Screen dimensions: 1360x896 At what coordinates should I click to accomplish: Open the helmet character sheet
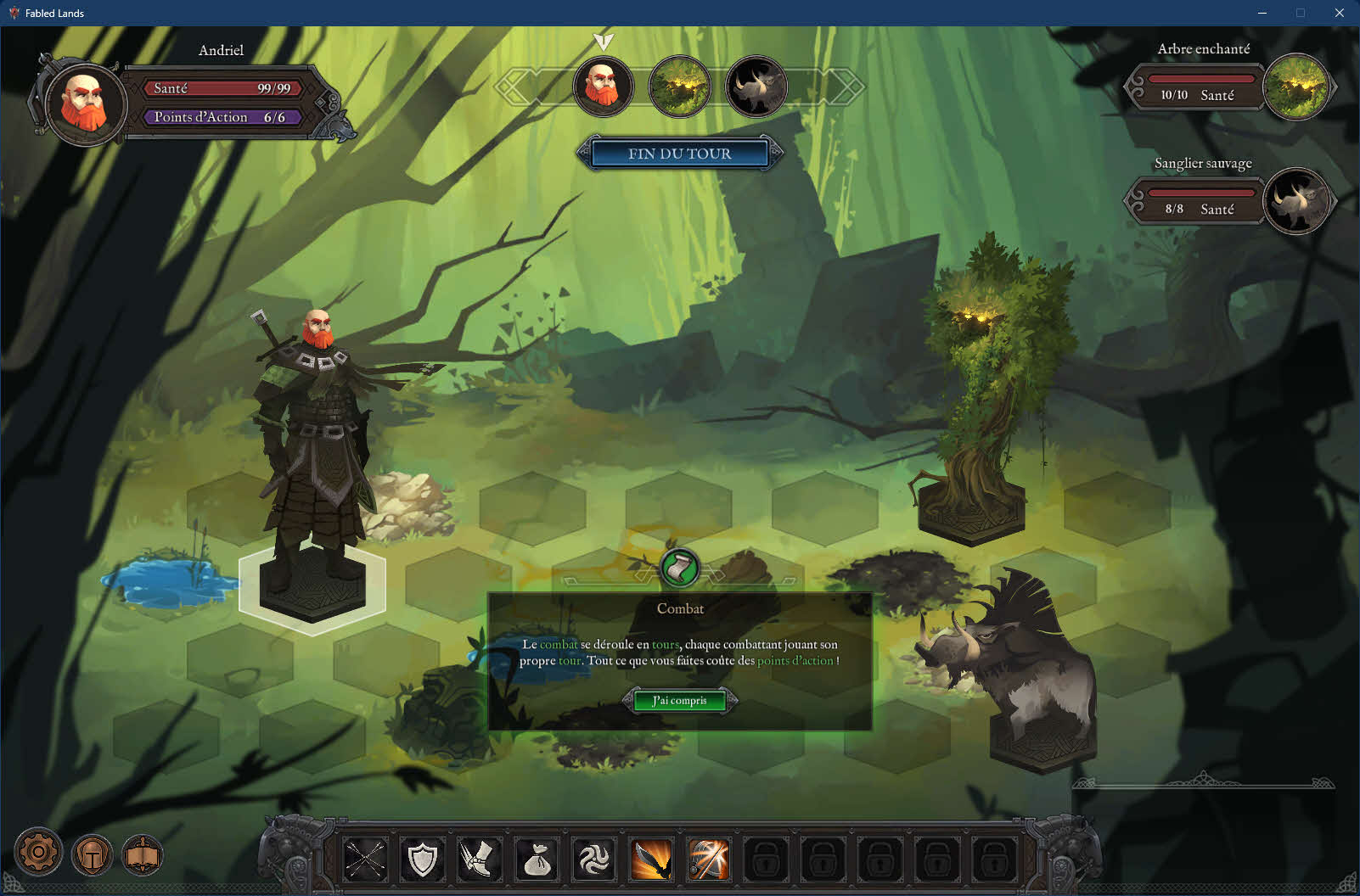coord(92,855)
